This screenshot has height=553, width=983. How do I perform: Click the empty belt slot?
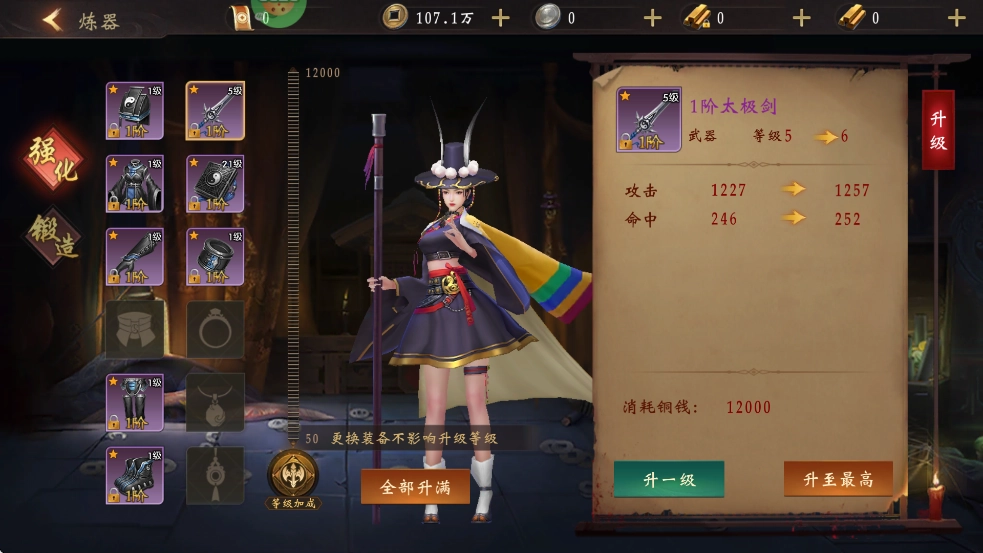point(135,330)
